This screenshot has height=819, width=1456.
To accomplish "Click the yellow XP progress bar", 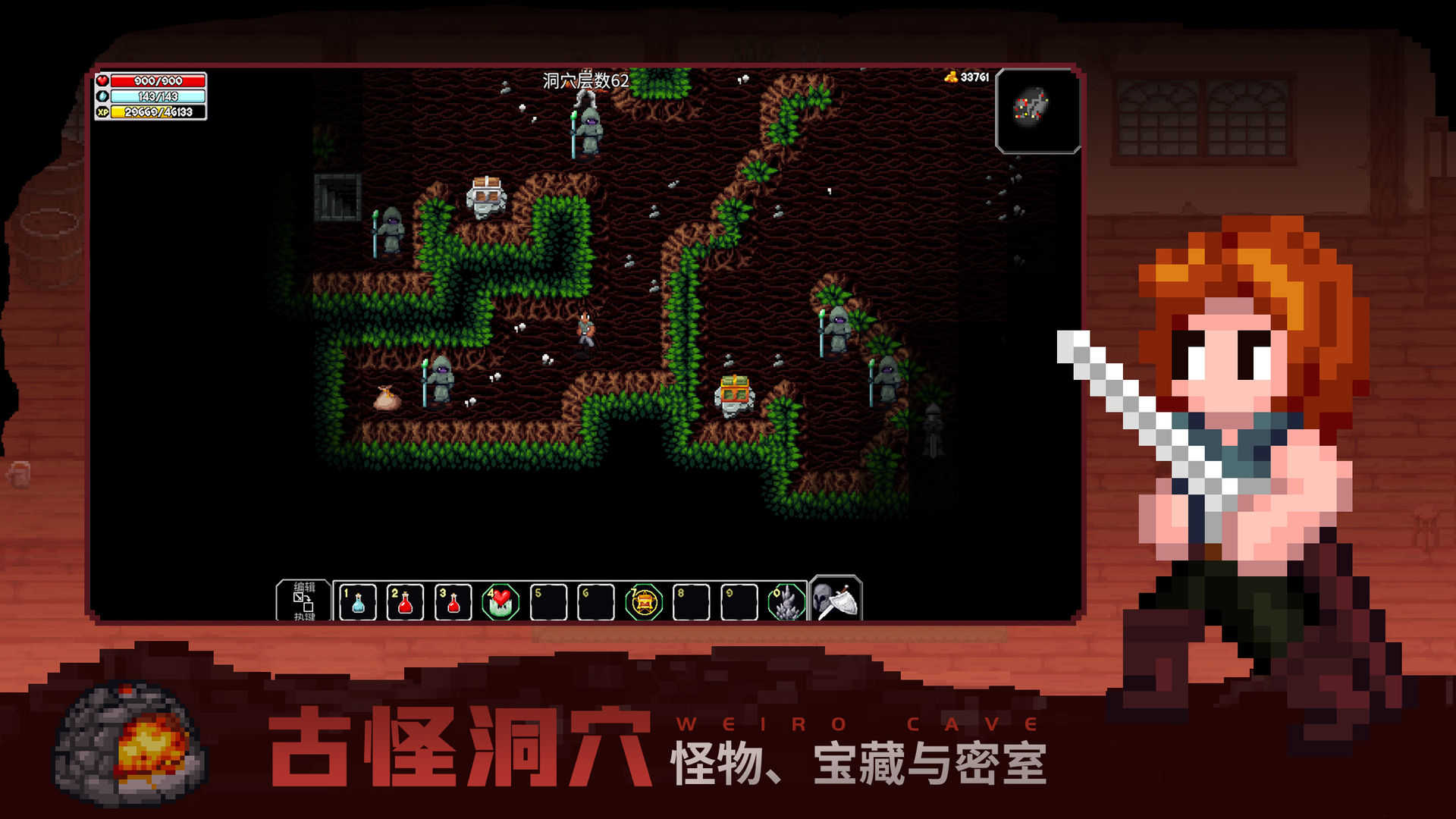I will [x=155, y=114].
